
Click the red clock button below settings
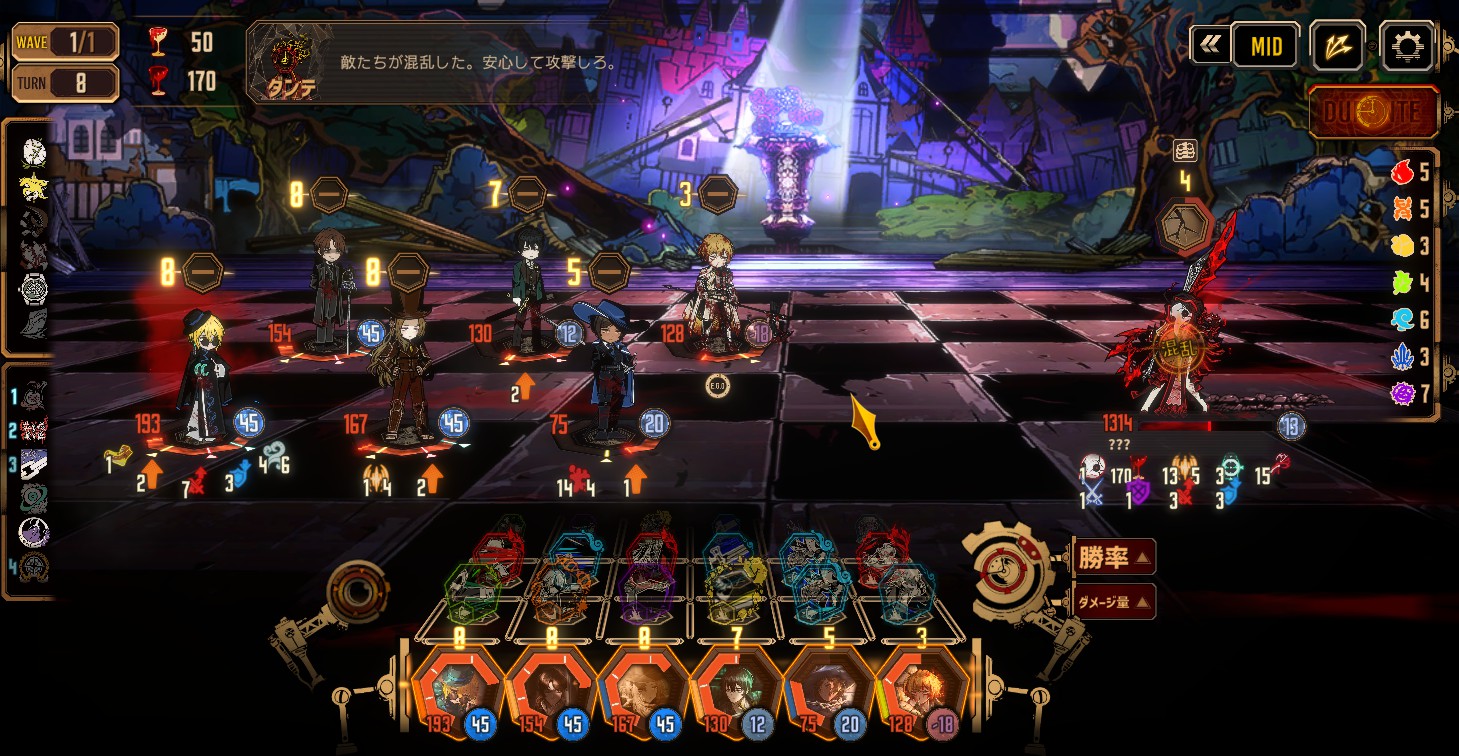(1374, 112)
